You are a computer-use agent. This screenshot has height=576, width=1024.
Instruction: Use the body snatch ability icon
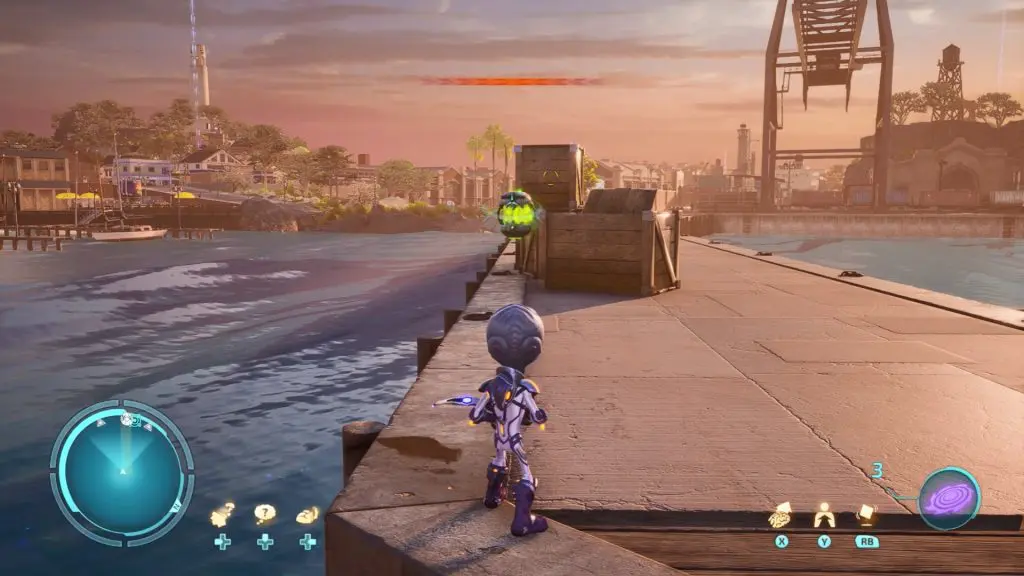click(824, 516)
